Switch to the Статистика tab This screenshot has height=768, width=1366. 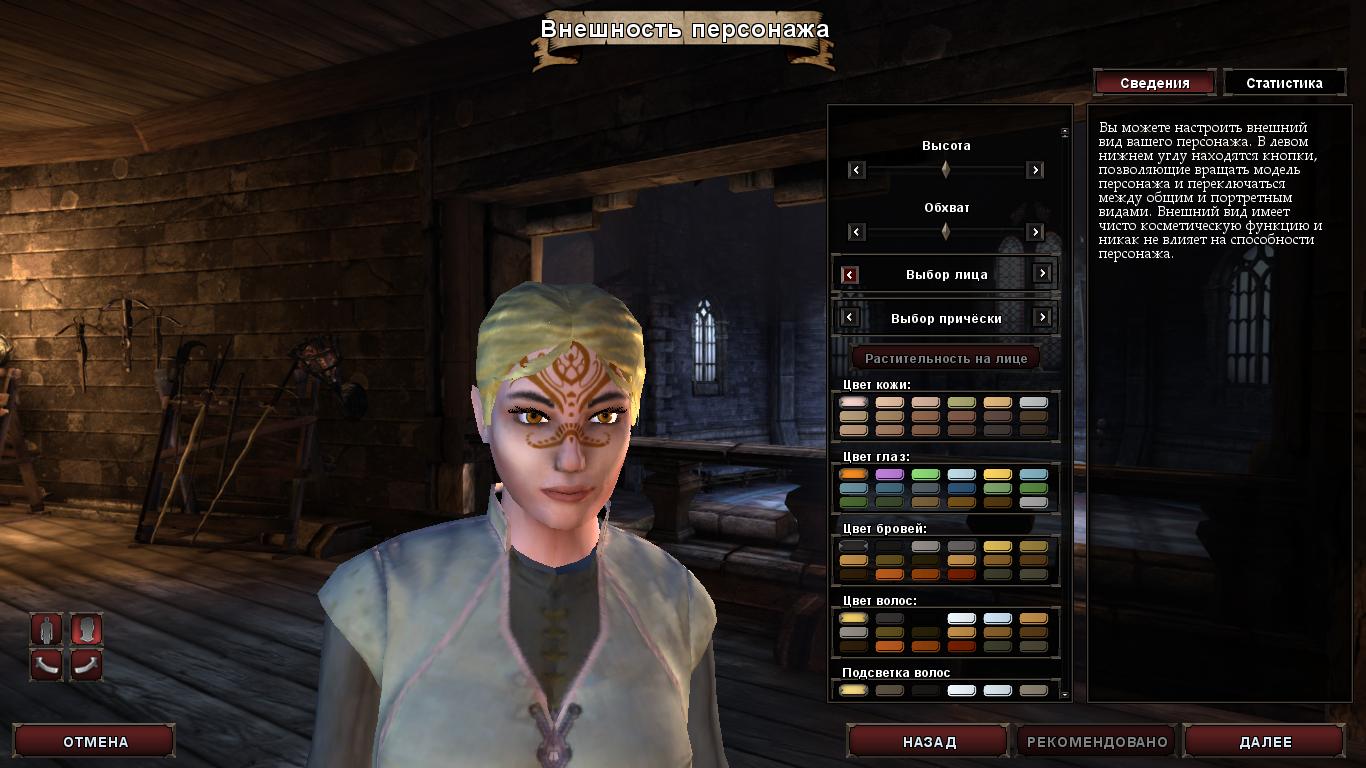tap(1284, 83)
